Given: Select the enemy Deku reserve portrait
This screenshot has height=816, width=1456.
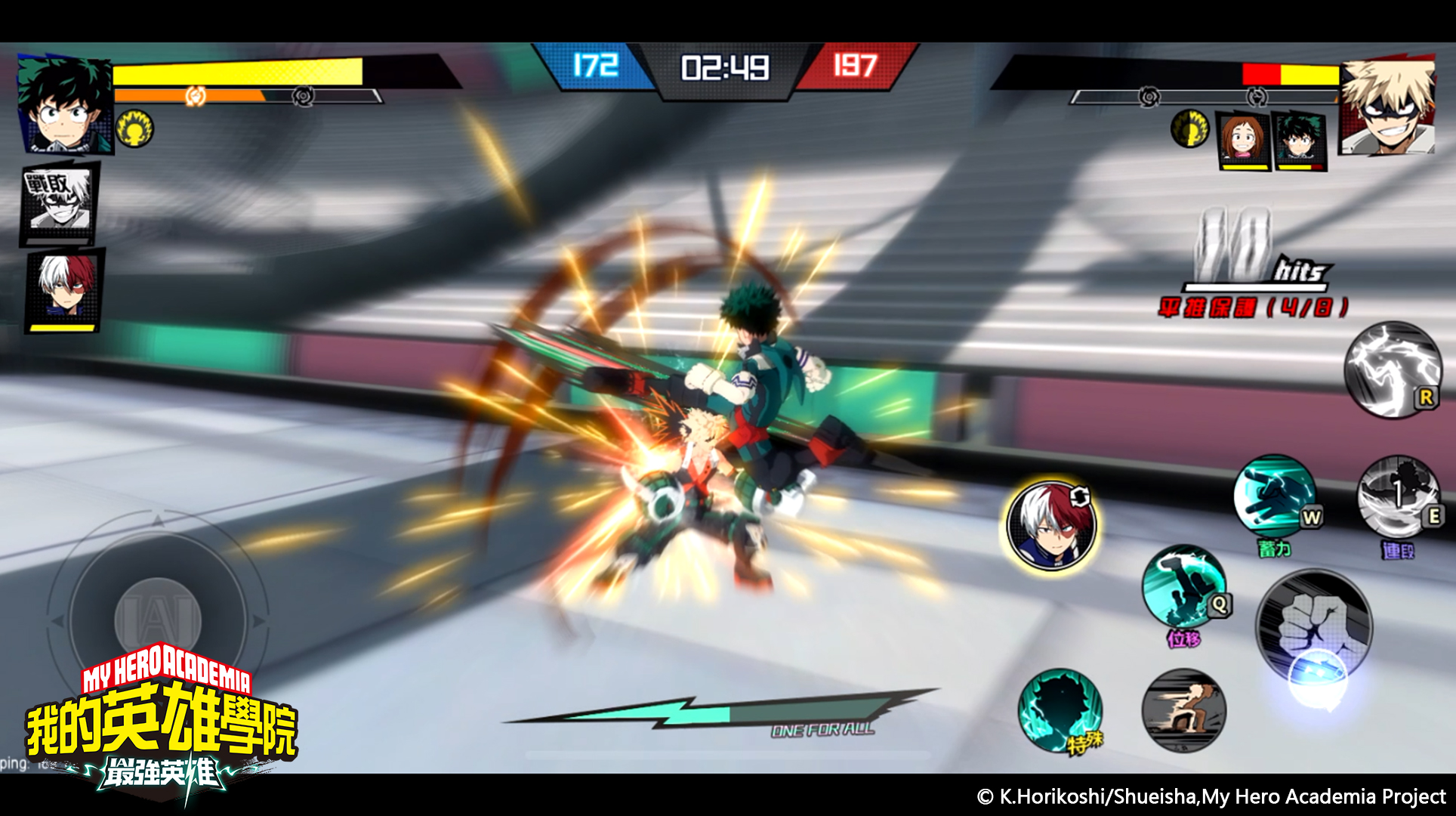Looking at the screenshot, I should click(x=1298, y=141).
